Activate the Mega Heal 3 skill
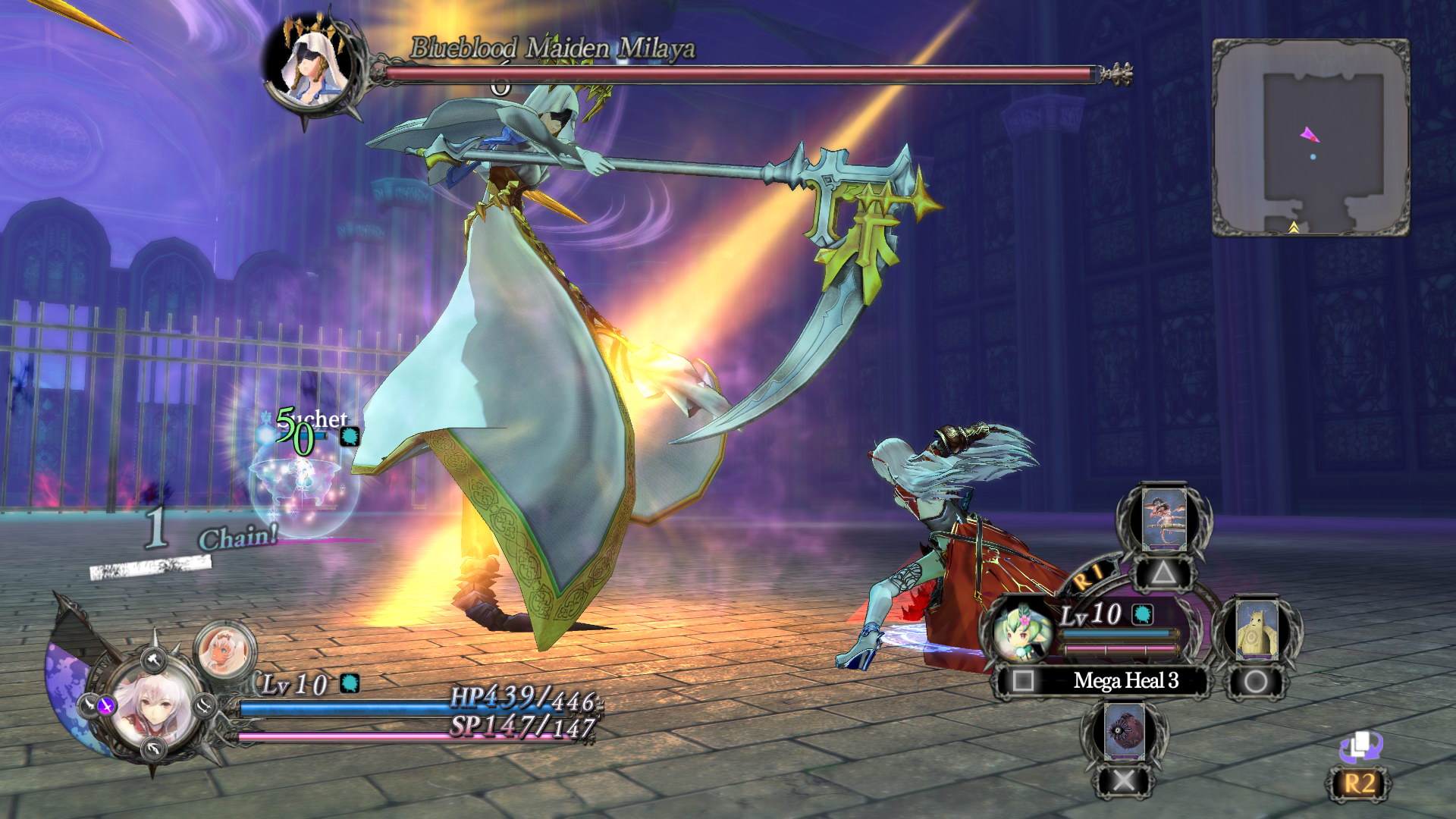Screen dimensions: 1456x819 (1125, 681)
